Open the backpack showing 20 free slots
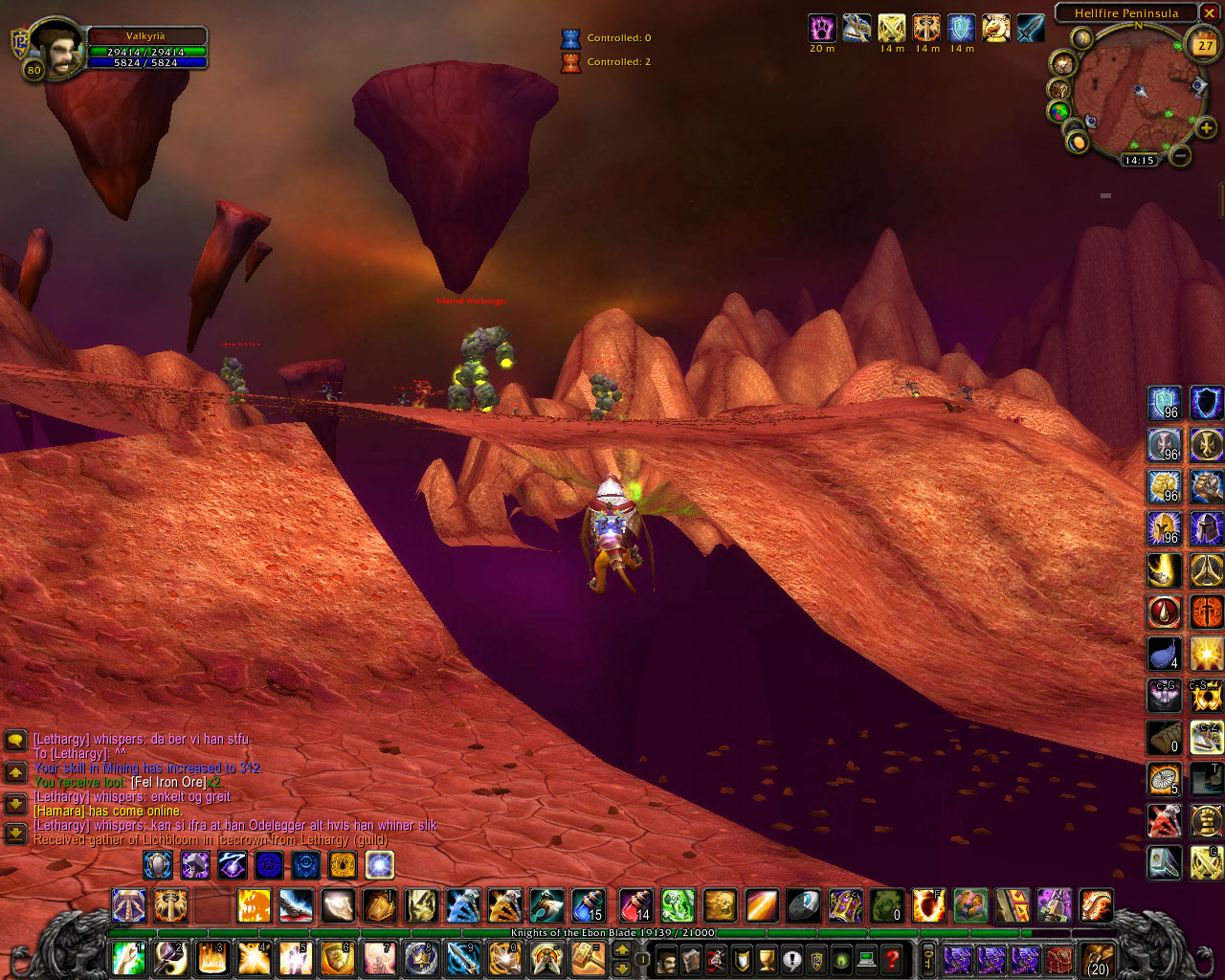 1098,959
